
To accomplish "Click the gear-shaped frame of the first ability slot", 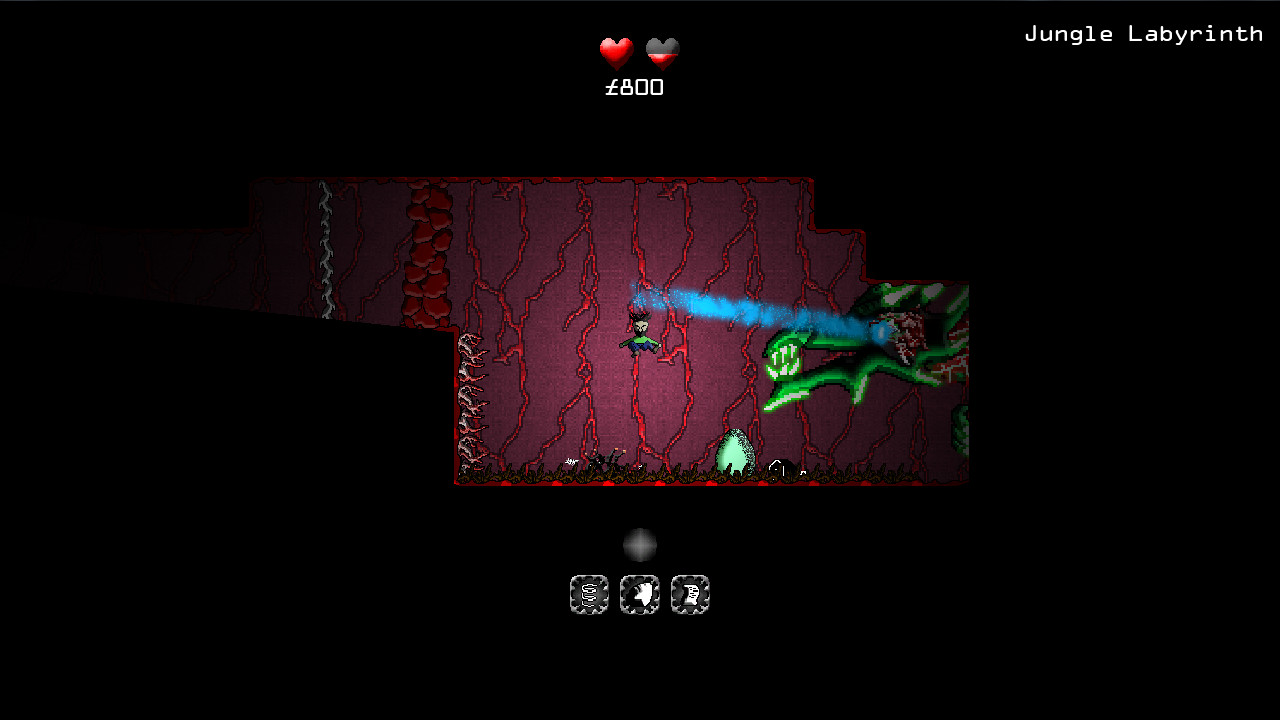I will [x=589, y=594].
